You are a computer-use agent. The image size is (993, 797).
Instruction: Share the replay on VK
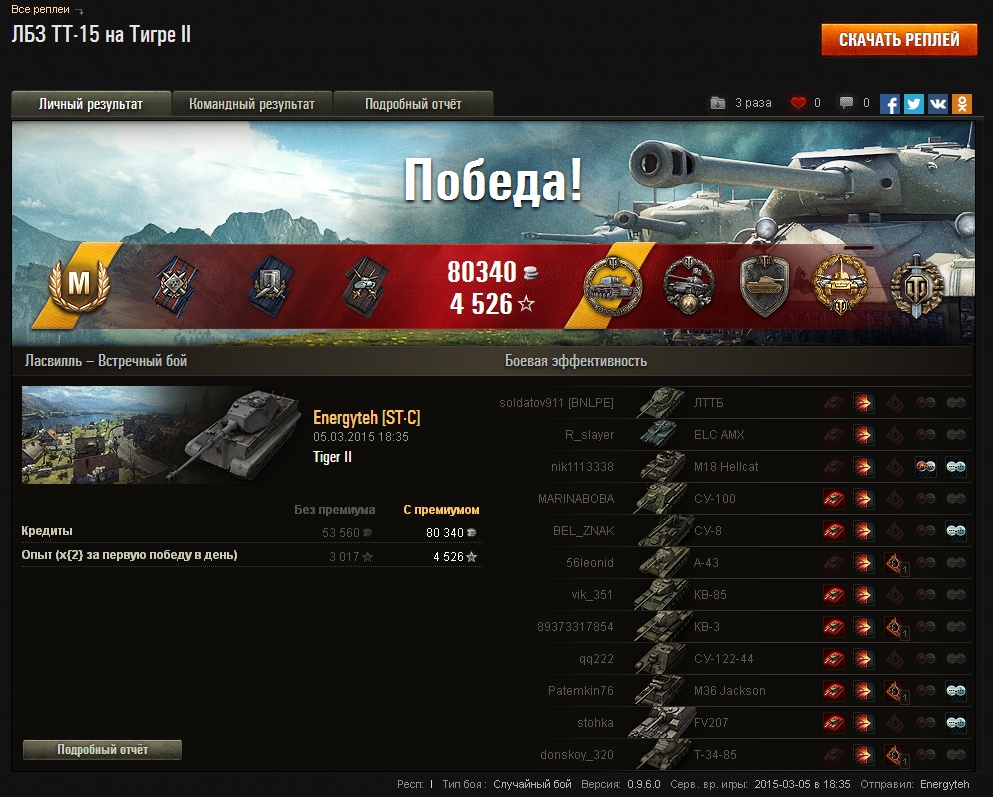tap(938, 103)
